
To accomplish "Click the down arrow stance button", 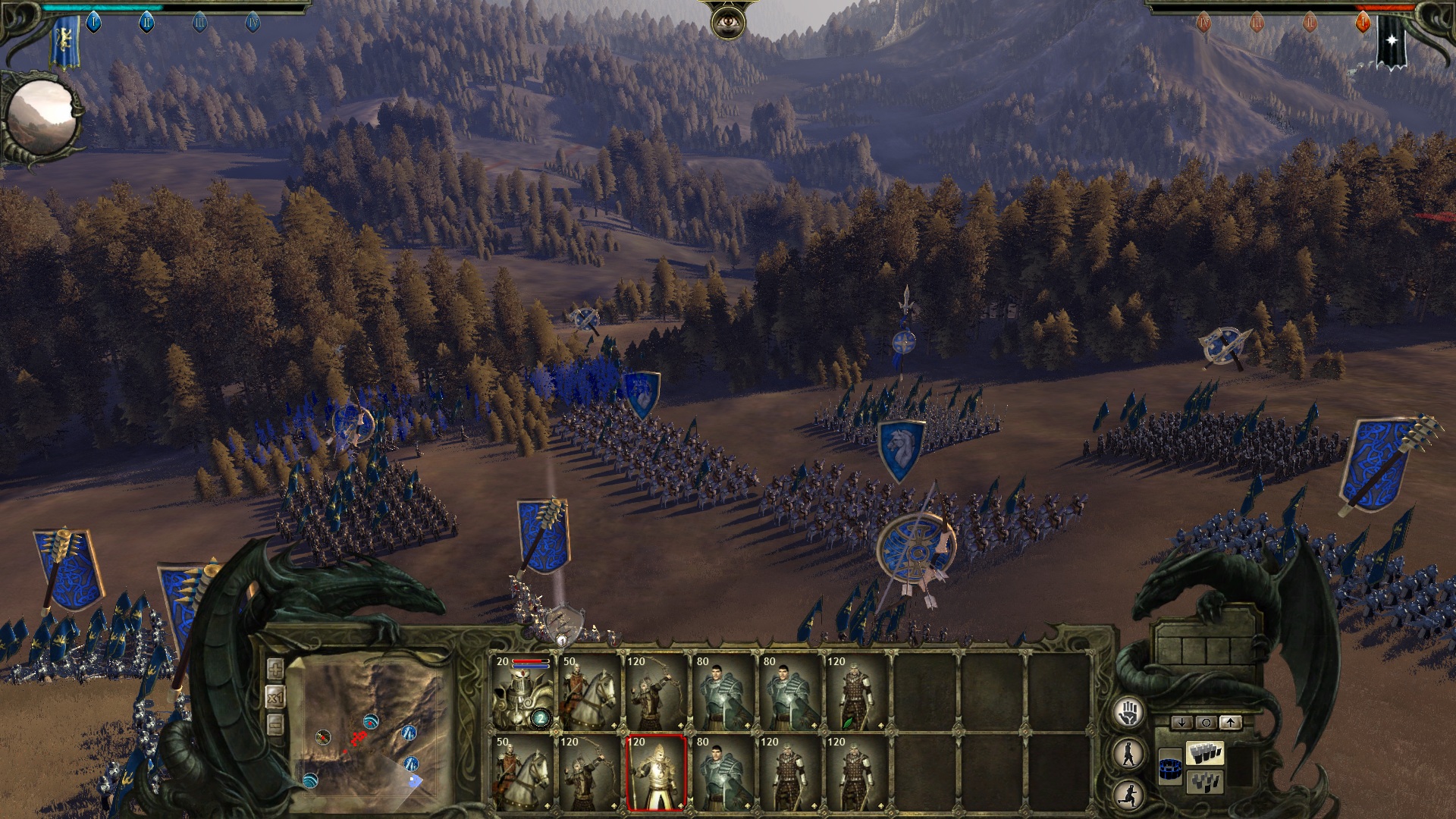I will 1181,723.
